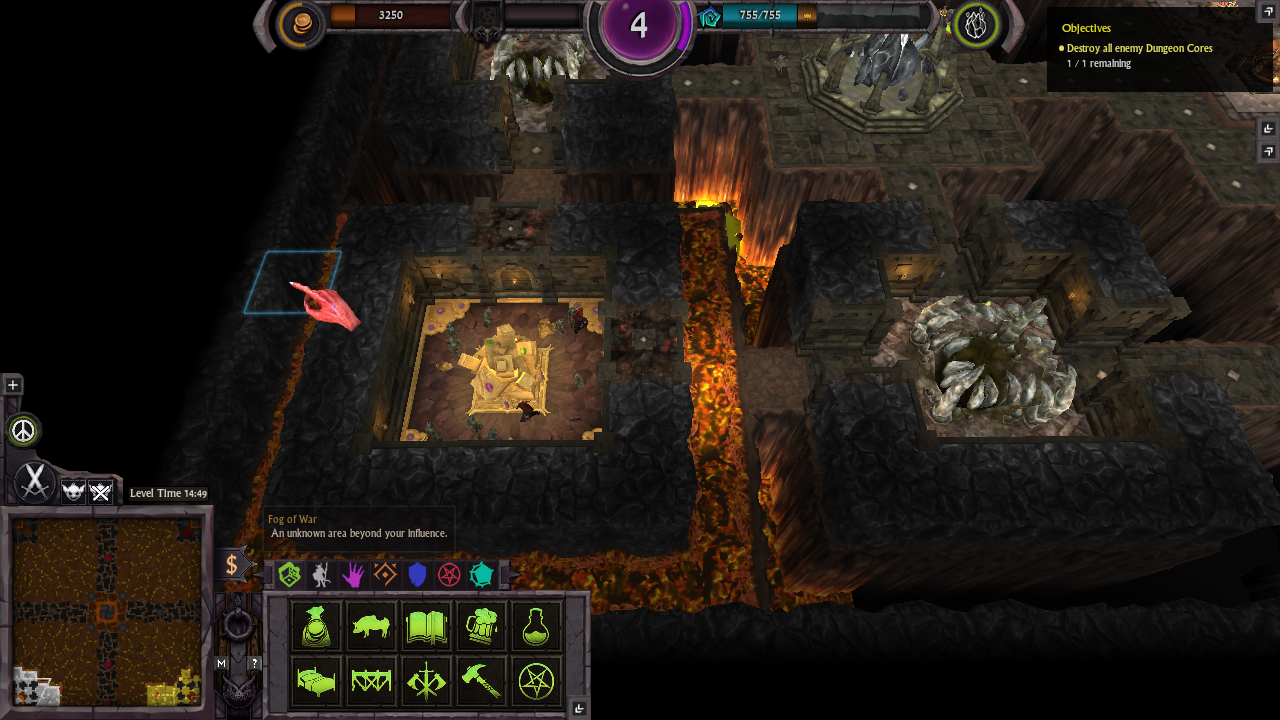The height and width of the screenshot is (720, 1280).
Task: Click the dollar sign sell button
Action: pos(232,565)
